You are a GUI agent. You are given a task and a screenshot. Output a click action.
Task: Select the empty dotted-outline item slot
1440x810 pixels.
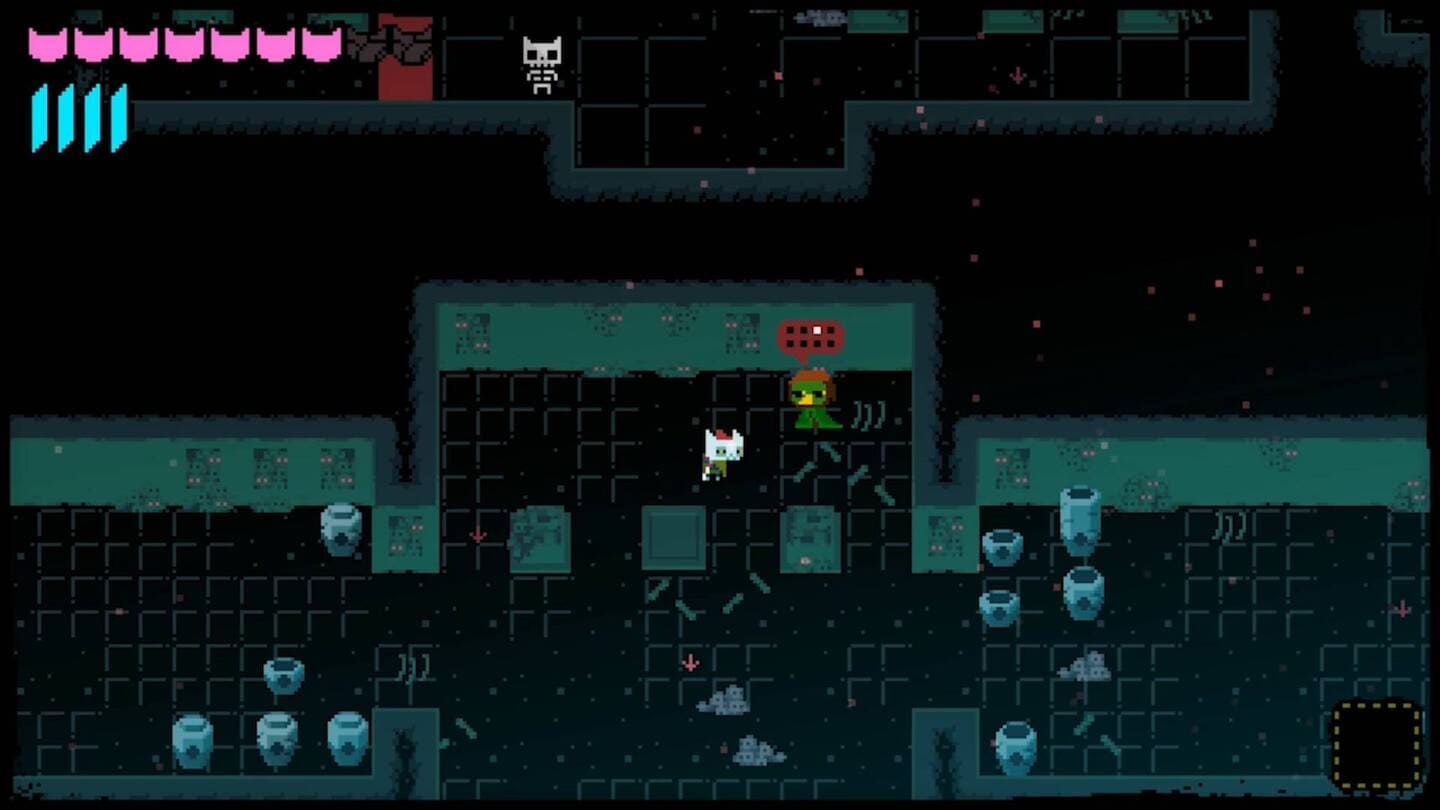1377,746
